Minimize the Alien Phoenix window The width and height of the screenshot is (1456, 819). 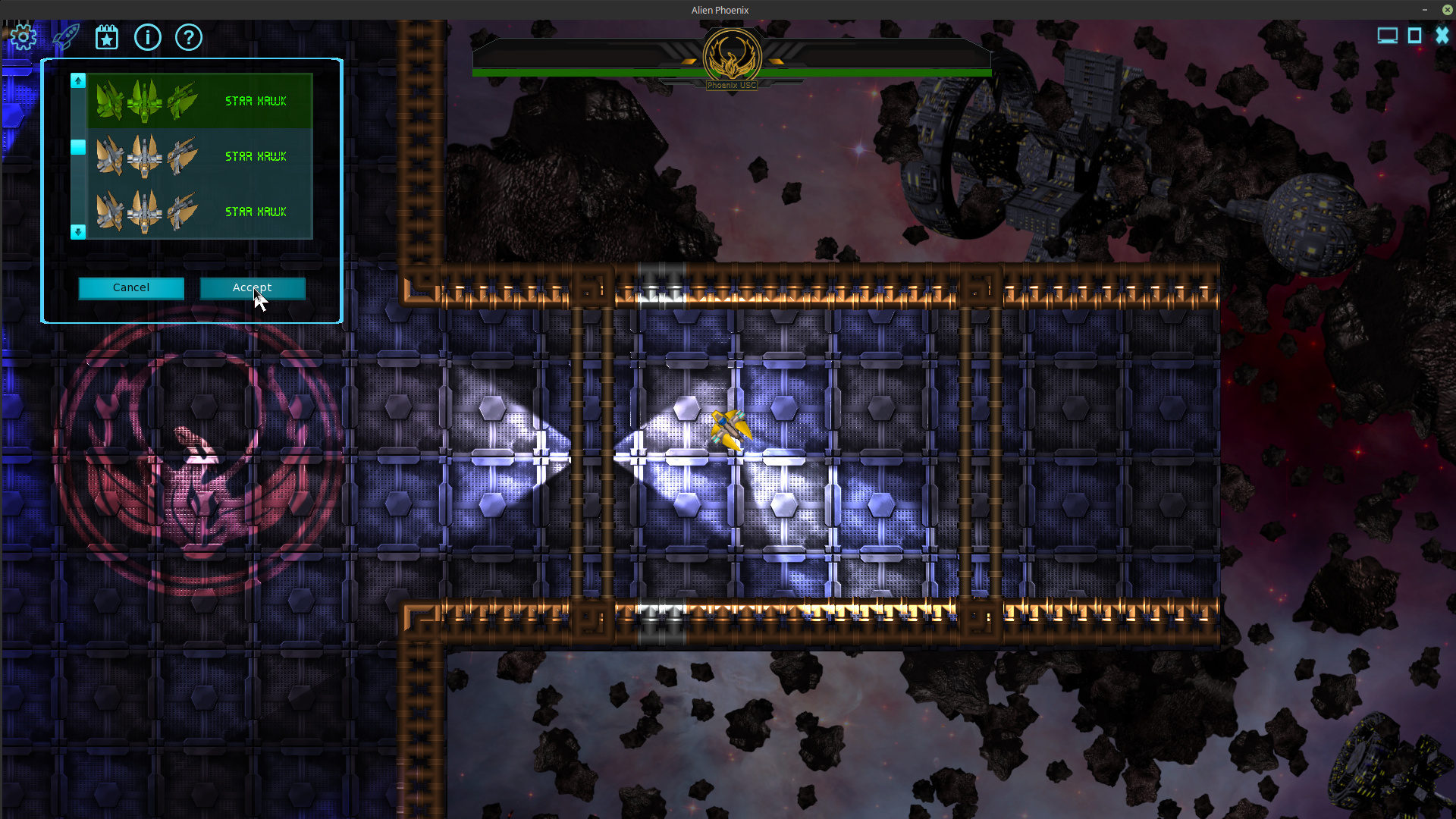pos(1425,10)
